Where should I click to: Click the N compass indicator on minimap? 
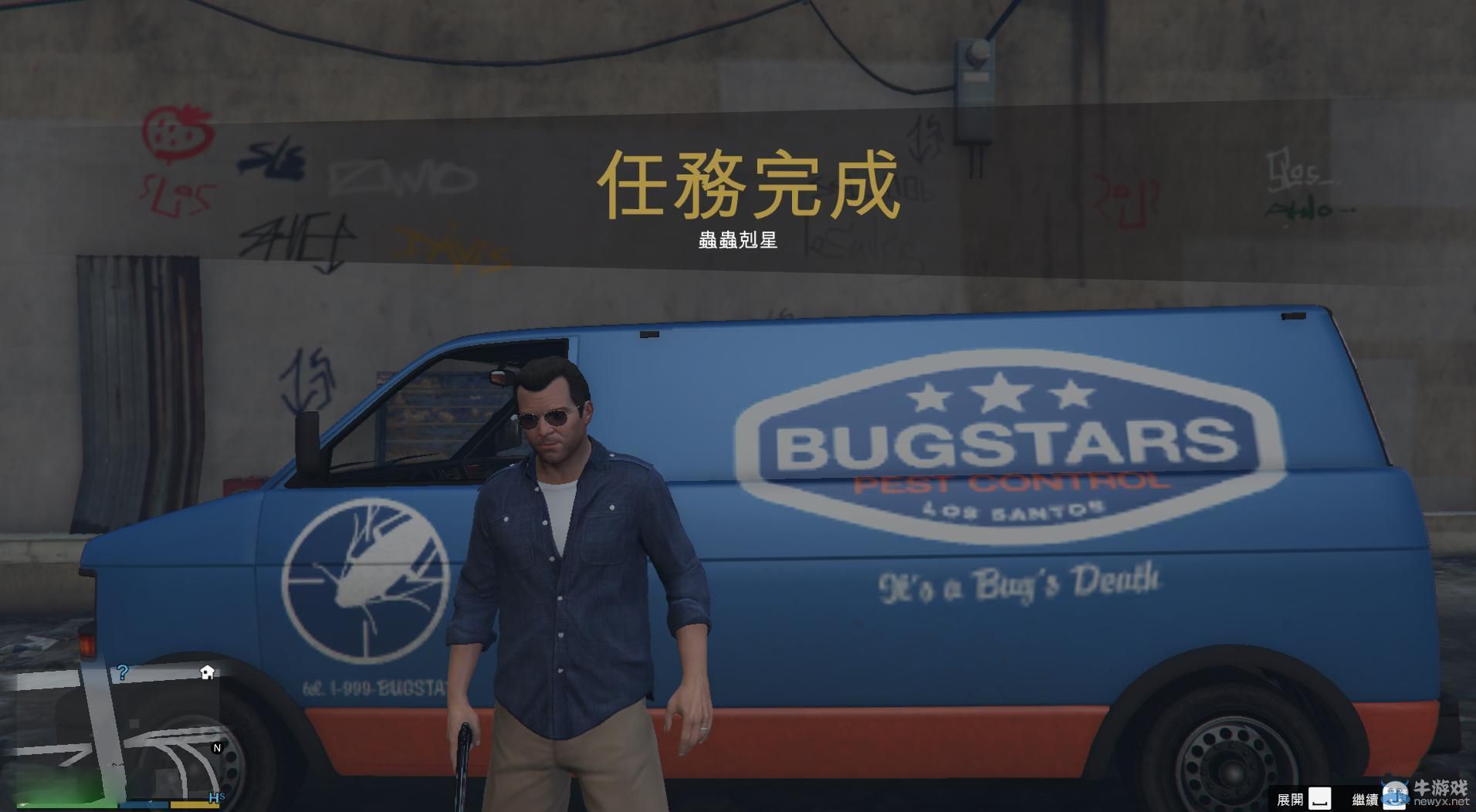216,748
